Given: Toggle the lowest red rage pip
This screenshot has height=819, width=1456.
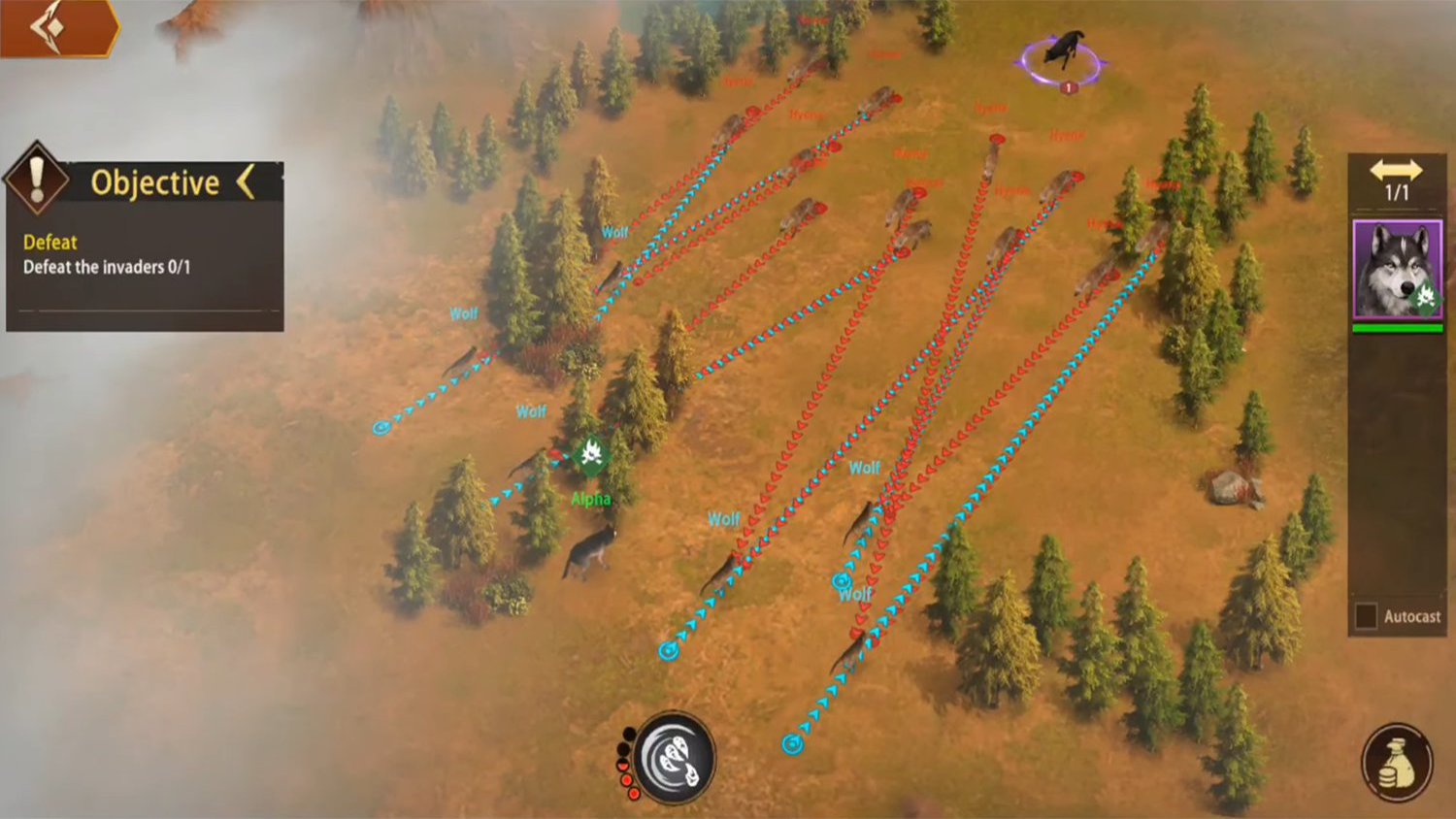Looking at the screenshot, I should (x=634, y=794).
